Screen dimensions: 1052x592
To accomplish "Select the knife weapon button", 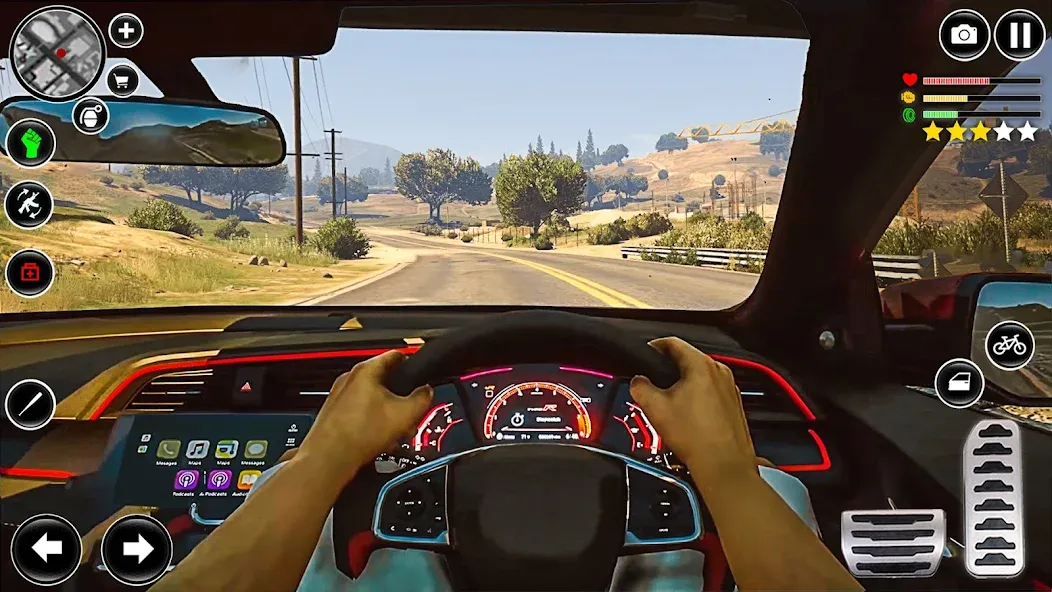I will pos(30,404).
